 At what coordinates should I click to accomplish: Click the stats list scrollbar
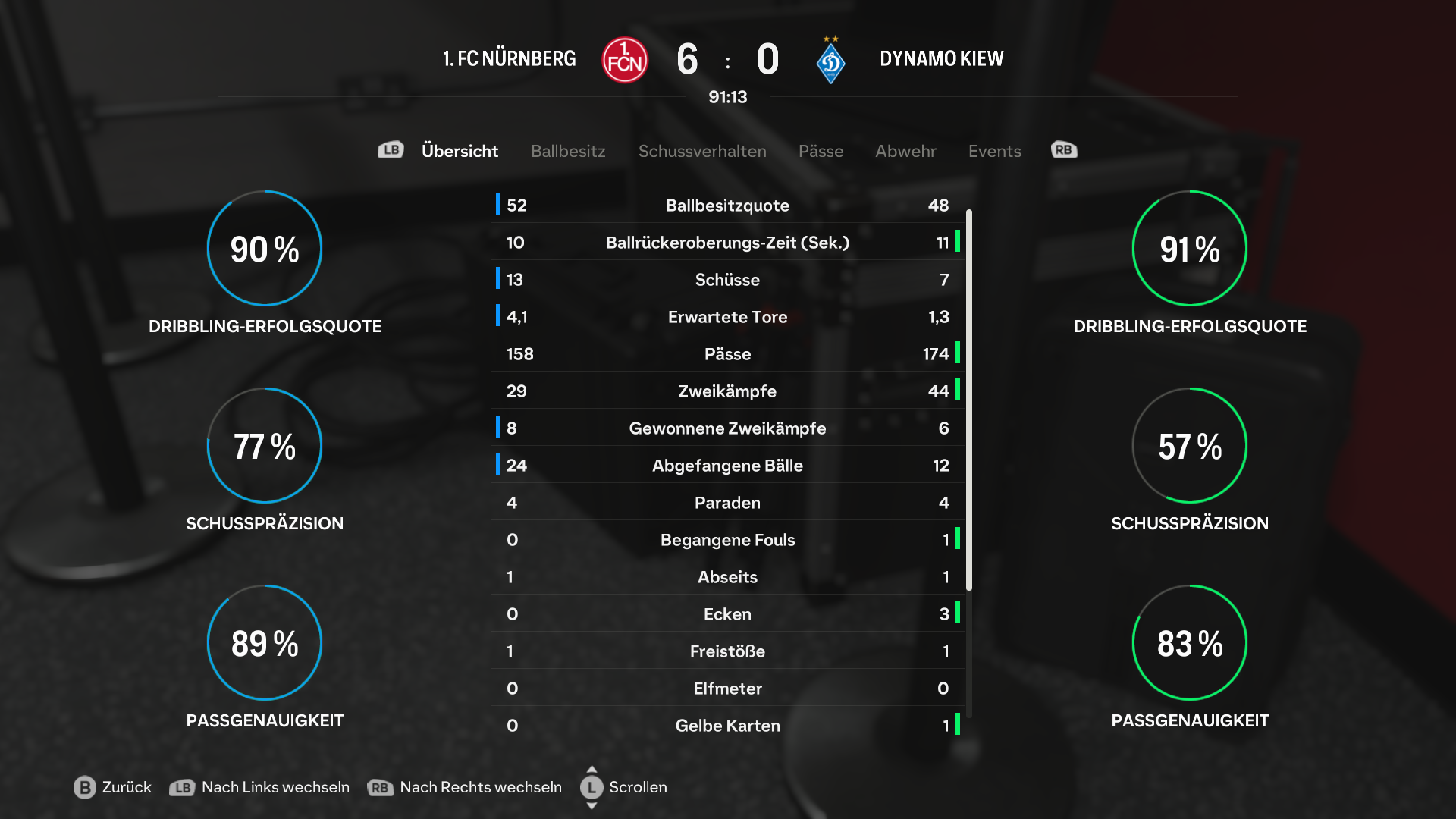(969, 400)
